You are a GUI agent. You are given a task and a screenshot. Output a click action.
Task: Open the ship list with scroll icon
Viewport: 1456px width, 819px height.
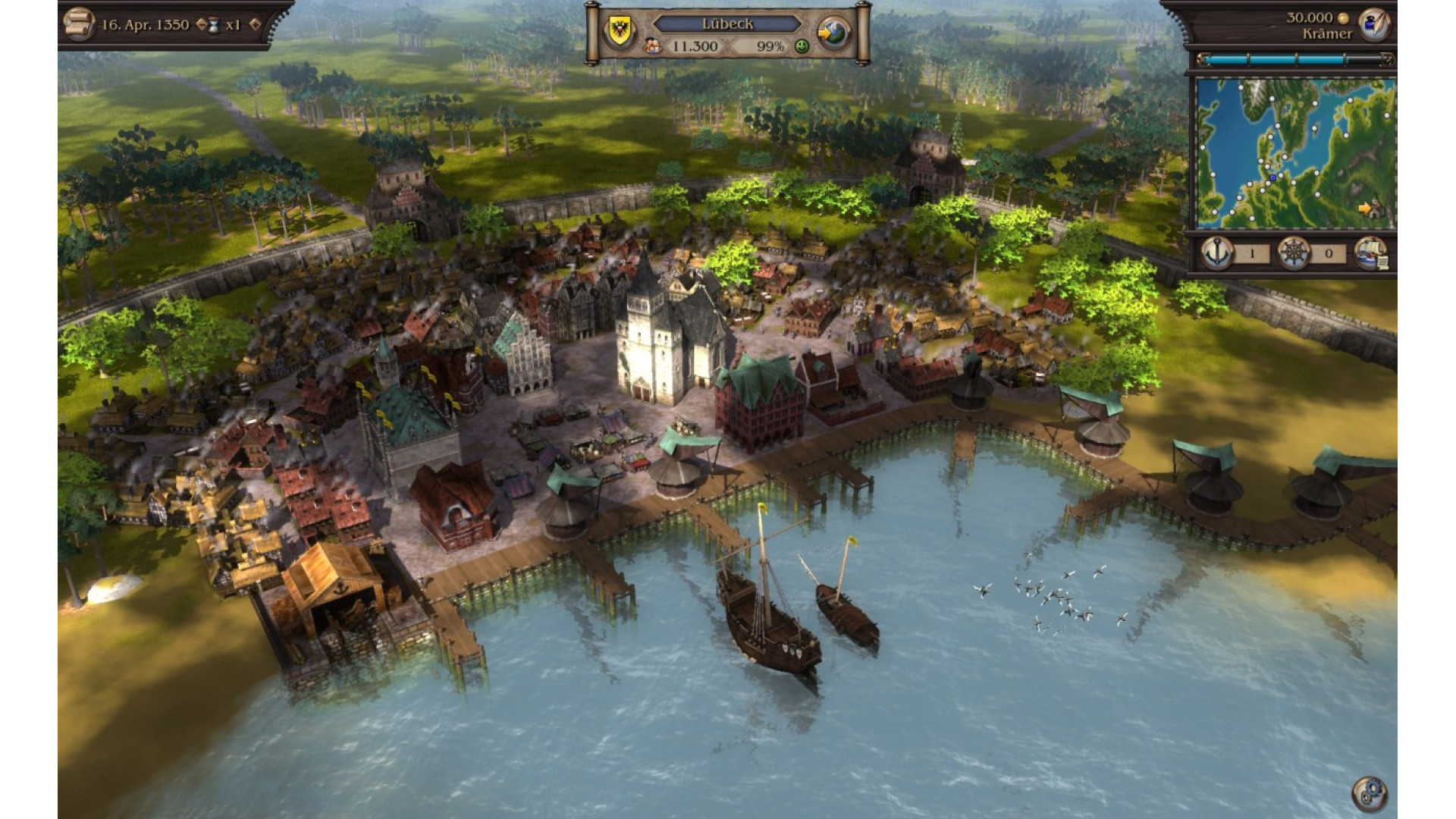click(x=1371, y=253)
